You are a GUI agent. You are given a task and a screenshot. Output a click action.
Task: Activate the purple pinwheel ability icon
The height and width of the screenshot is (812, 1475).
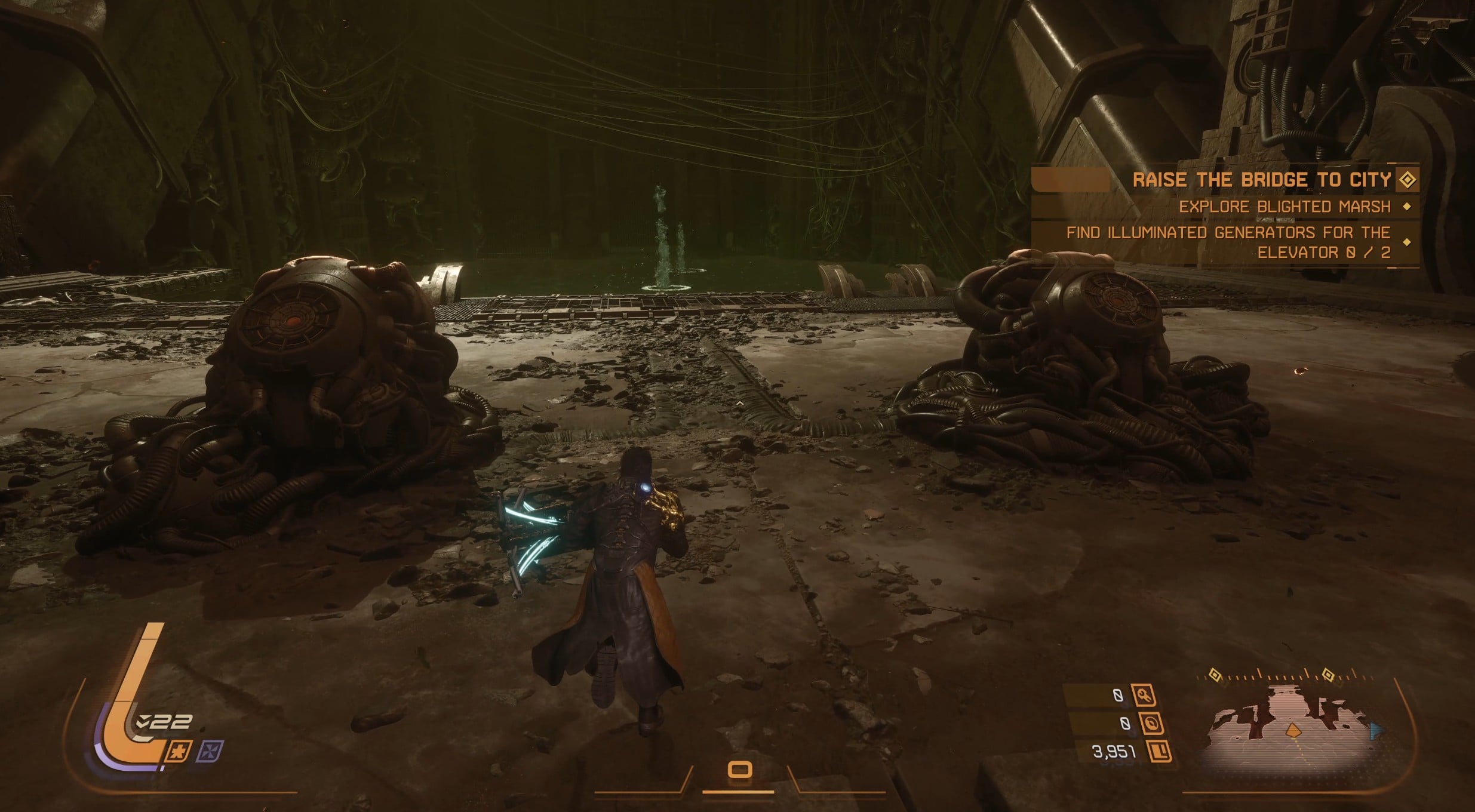(x=213, y=750)
